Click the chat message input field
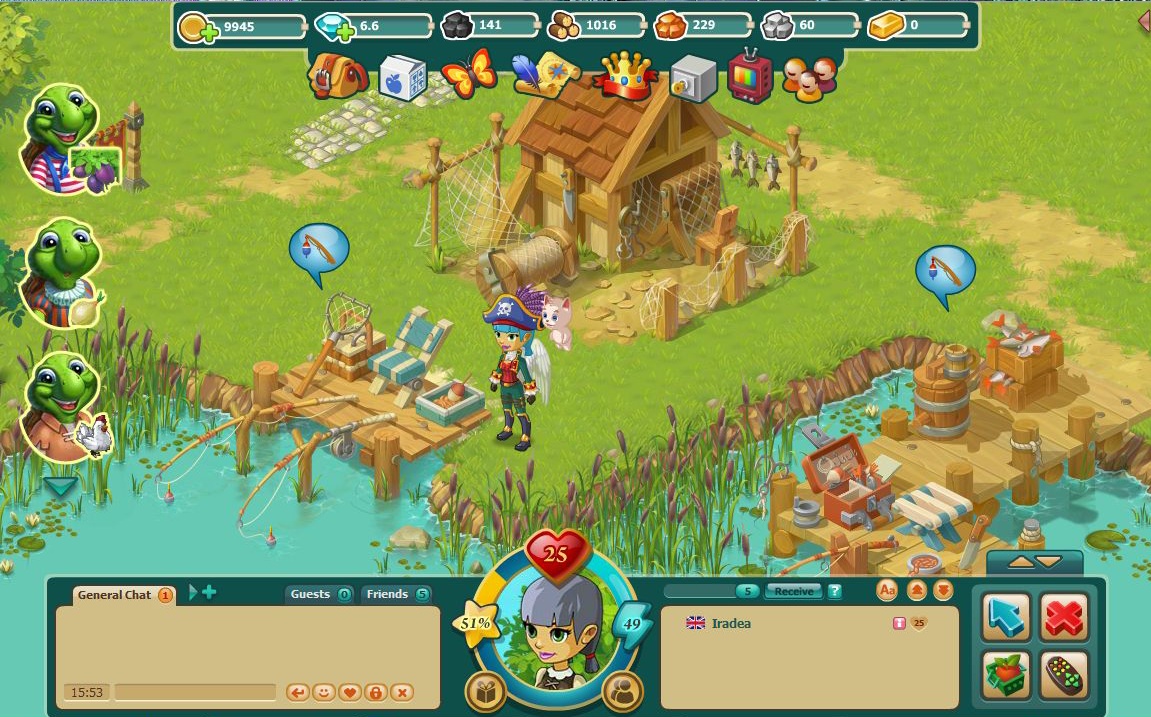1151x717 pixels. [x=195, y=692]
